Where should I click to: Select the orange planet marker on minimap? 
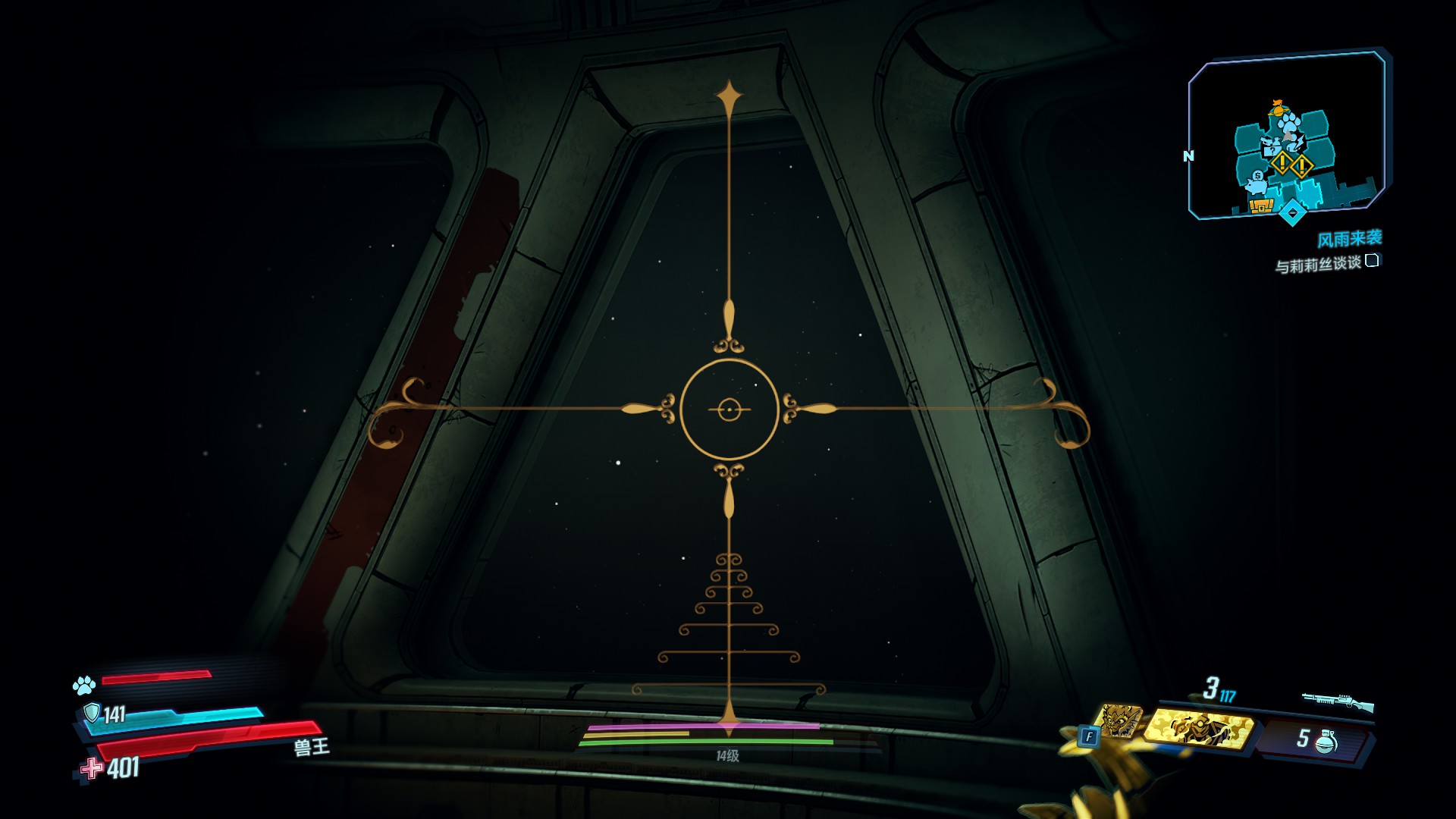[x=1278, y=106]
